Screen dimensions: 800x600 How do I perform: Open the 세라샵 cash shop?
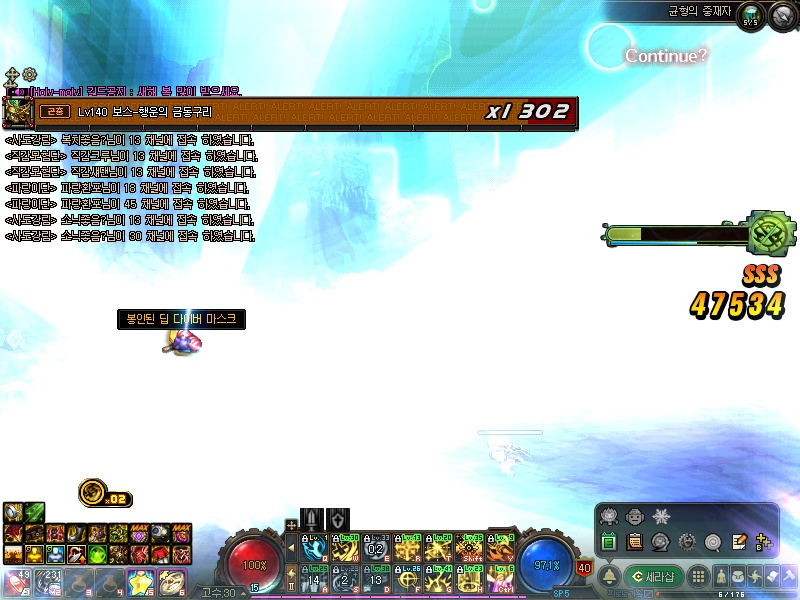coord(654,576)
